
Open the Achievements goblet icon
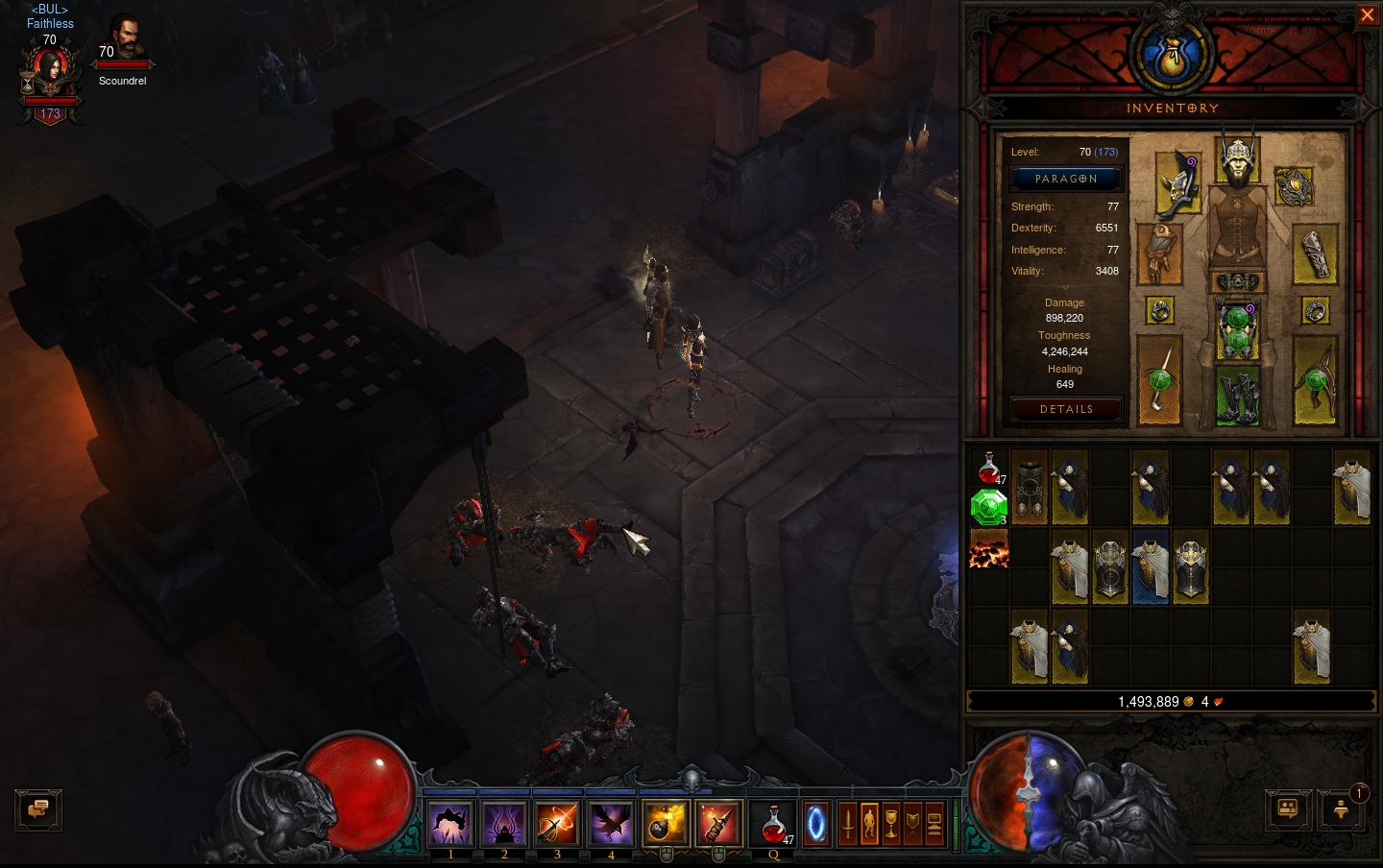point(891,824)
